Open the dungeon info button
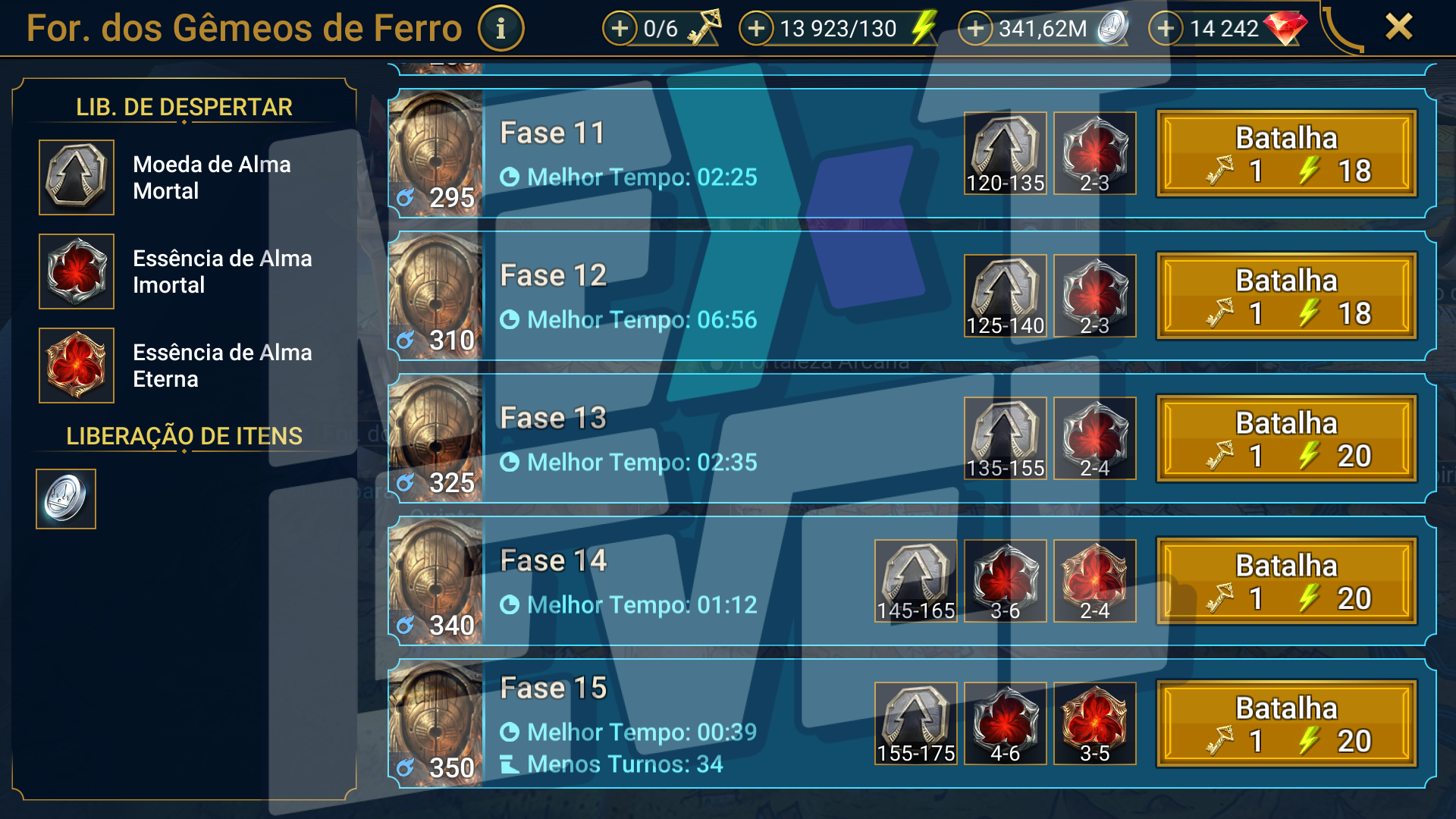The image size is (1456, 819). click(500, 29)
